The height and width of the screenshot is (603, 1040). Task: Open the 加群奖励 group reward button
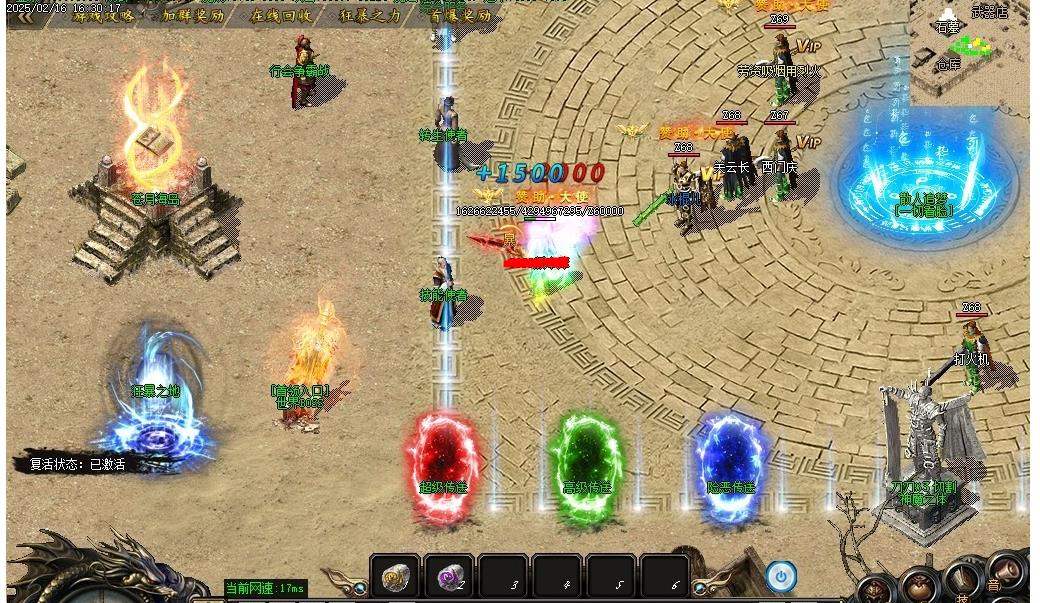coord(193,16)
